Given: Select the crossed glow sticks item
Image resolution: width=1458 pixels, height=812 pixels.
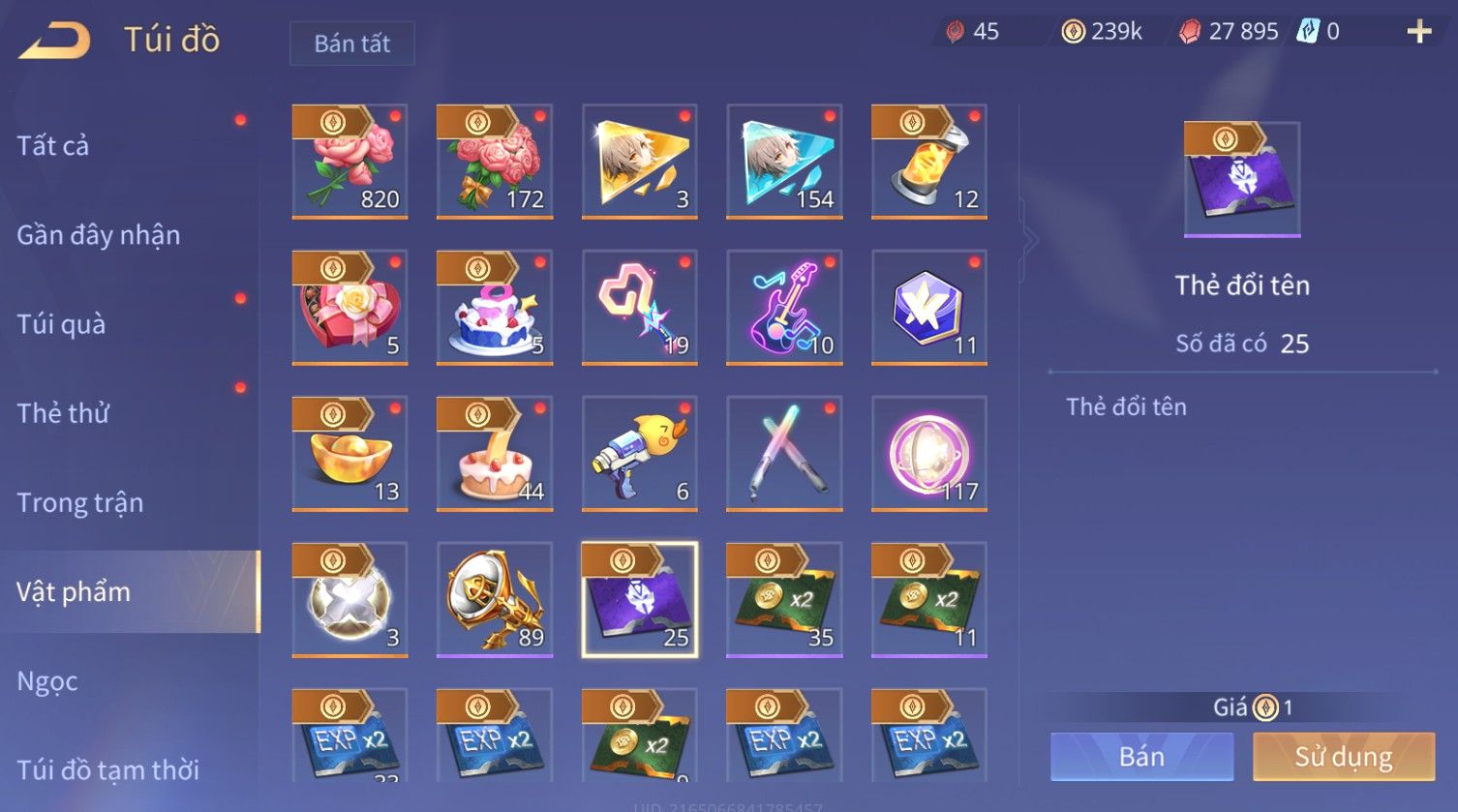Looking at the screenshot, I should 784,454.
